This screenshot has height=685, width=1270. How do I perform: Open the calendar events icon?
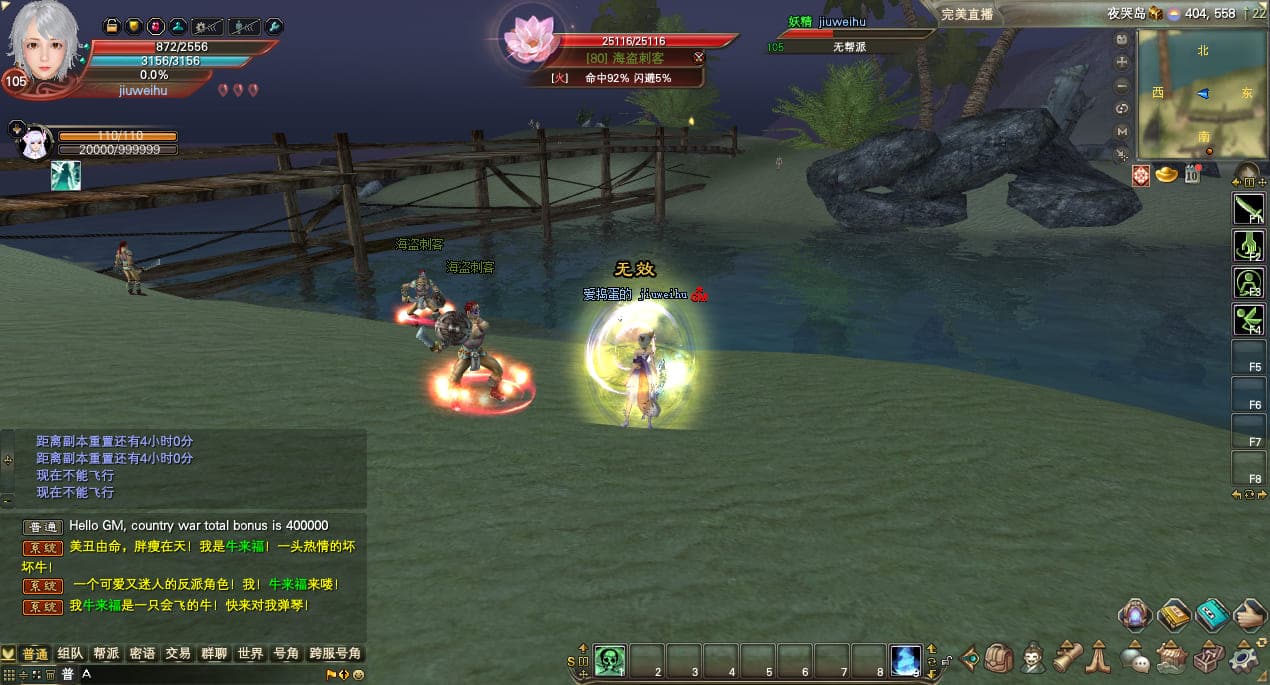point(1191,175)
